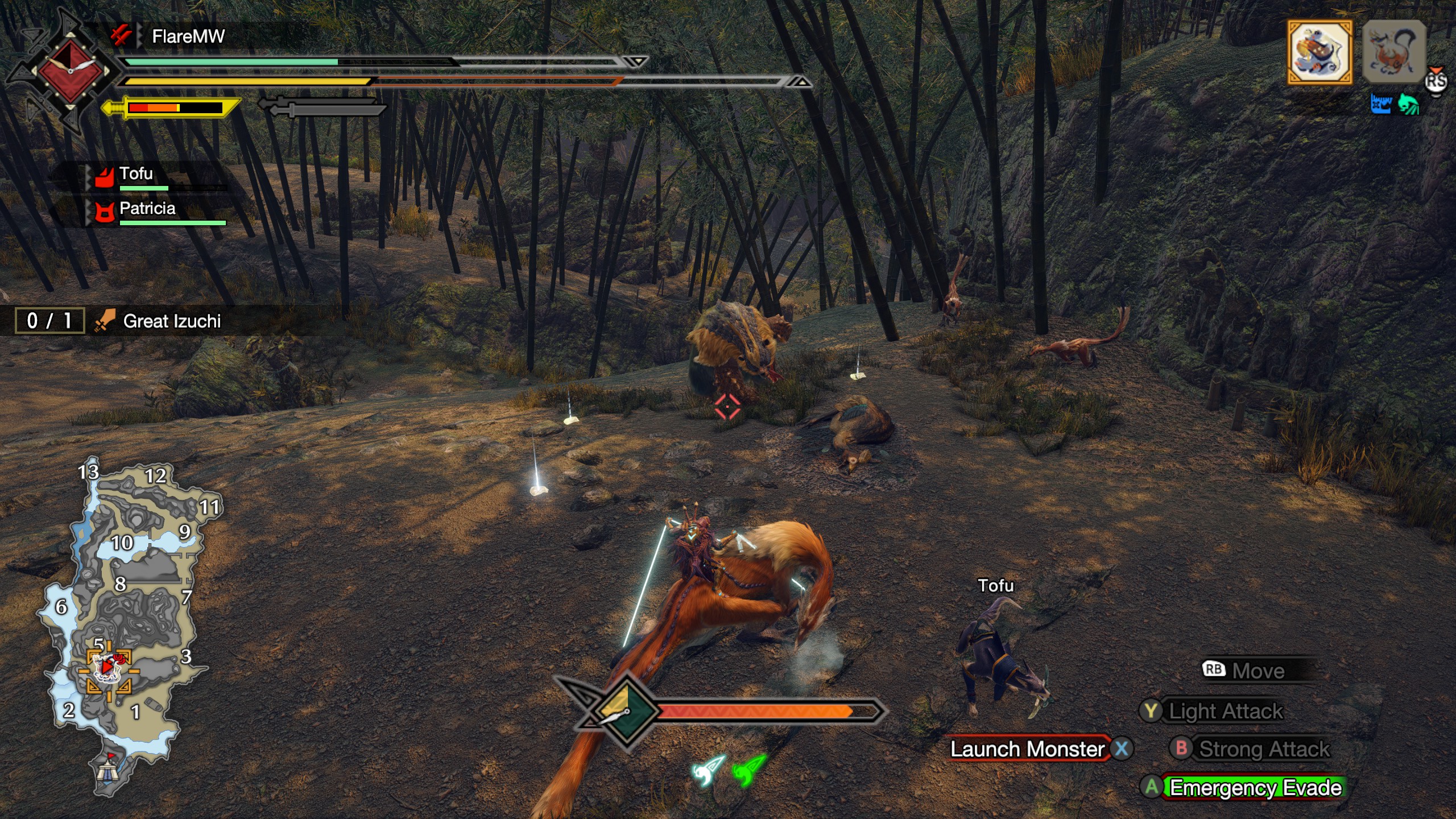Click the red quest timer clock
Screen dimensions: 1456x819
tap(71, 71)
